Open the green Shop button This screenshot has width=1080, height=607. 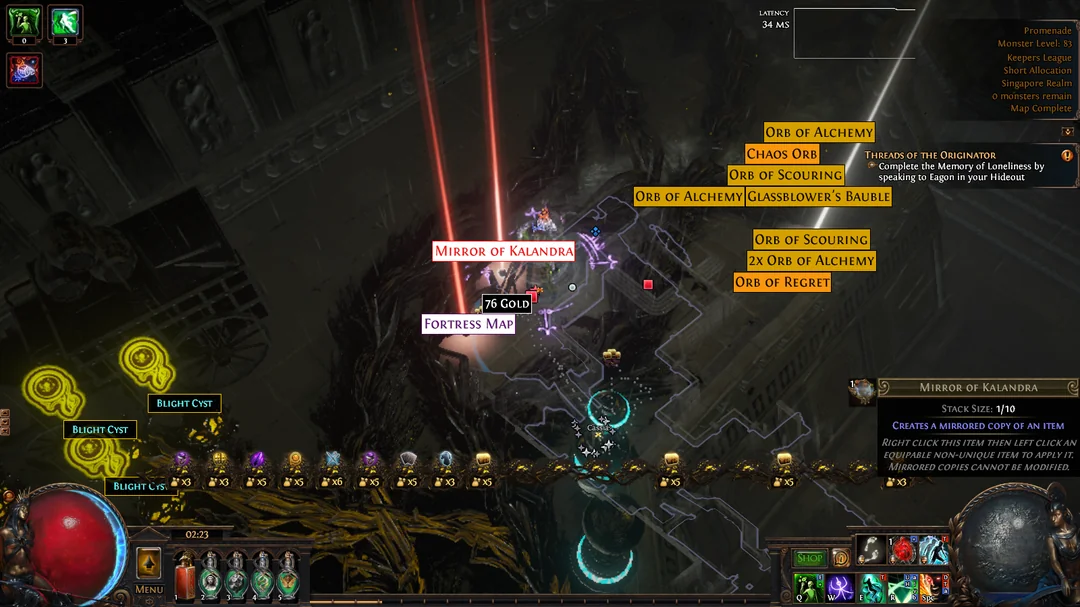click(x=809, y=559)
